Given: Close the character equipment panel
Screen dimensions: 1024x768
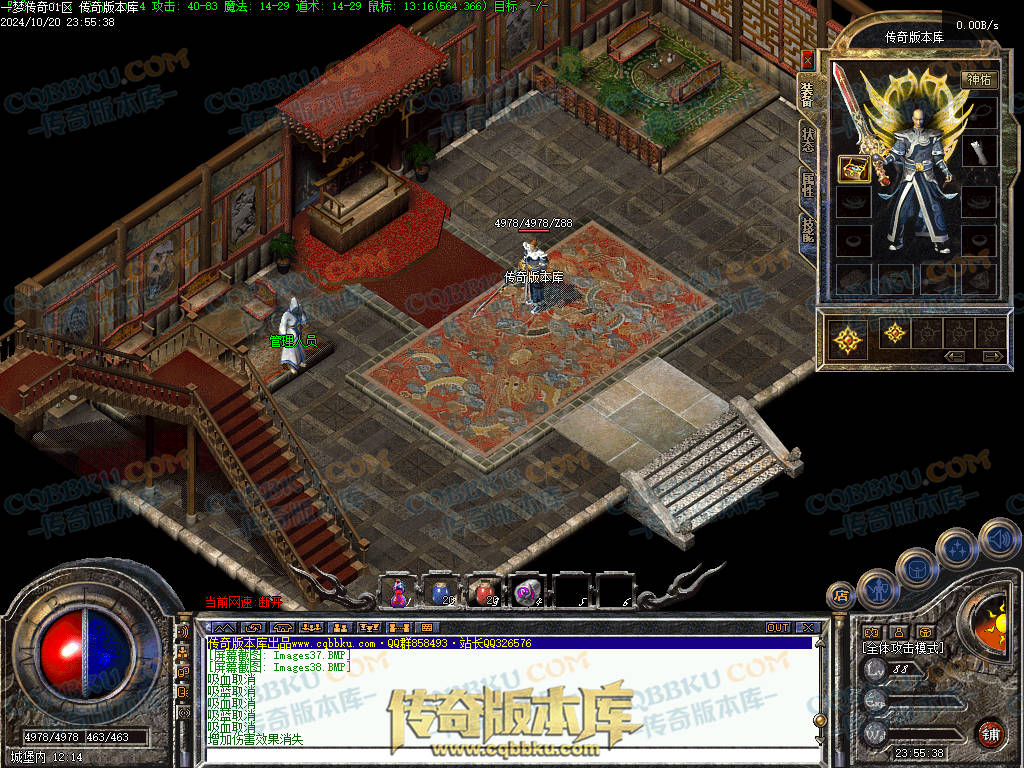Looking at the screenshot, I should coord(808,60).
